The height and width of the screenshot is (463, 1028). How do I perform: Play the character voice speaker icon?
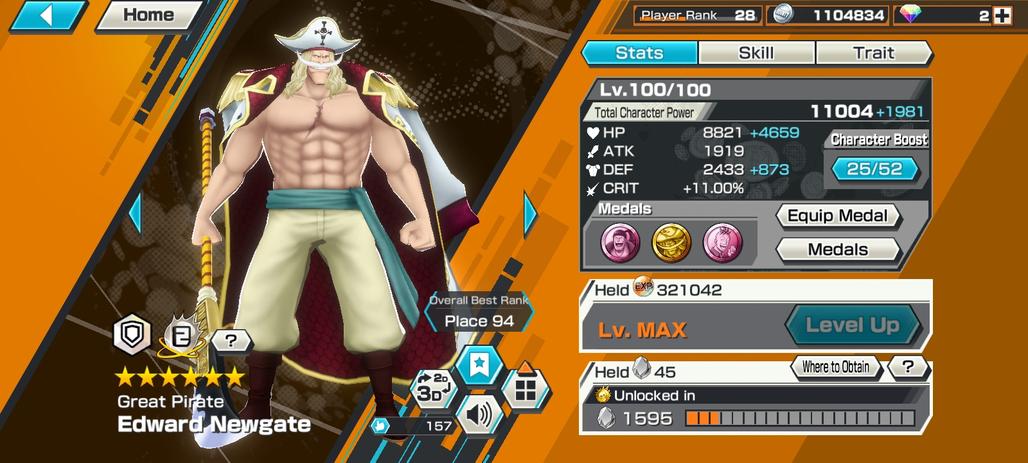tap(479, 413)
